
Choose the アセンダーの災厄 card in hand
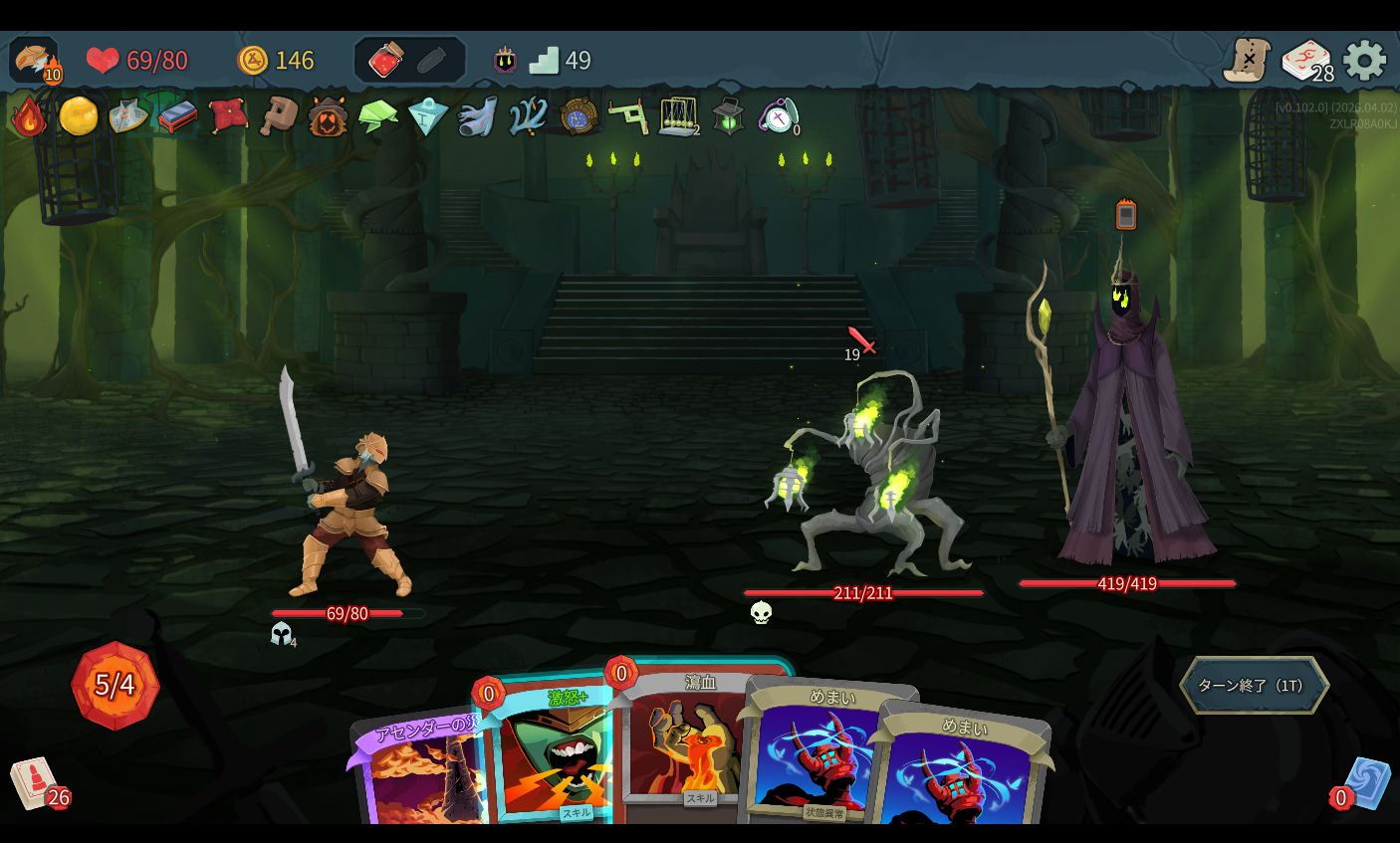tap(418, 776)
